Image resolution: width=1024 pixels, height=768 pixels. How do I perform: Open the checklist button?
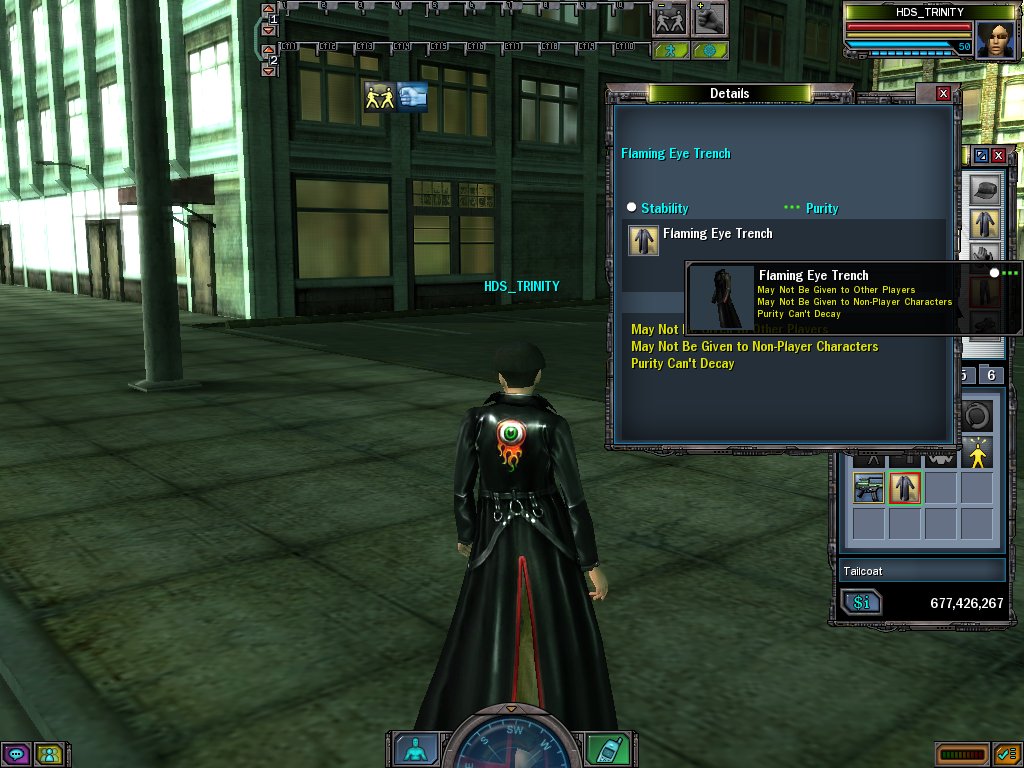coord(1006,753)
